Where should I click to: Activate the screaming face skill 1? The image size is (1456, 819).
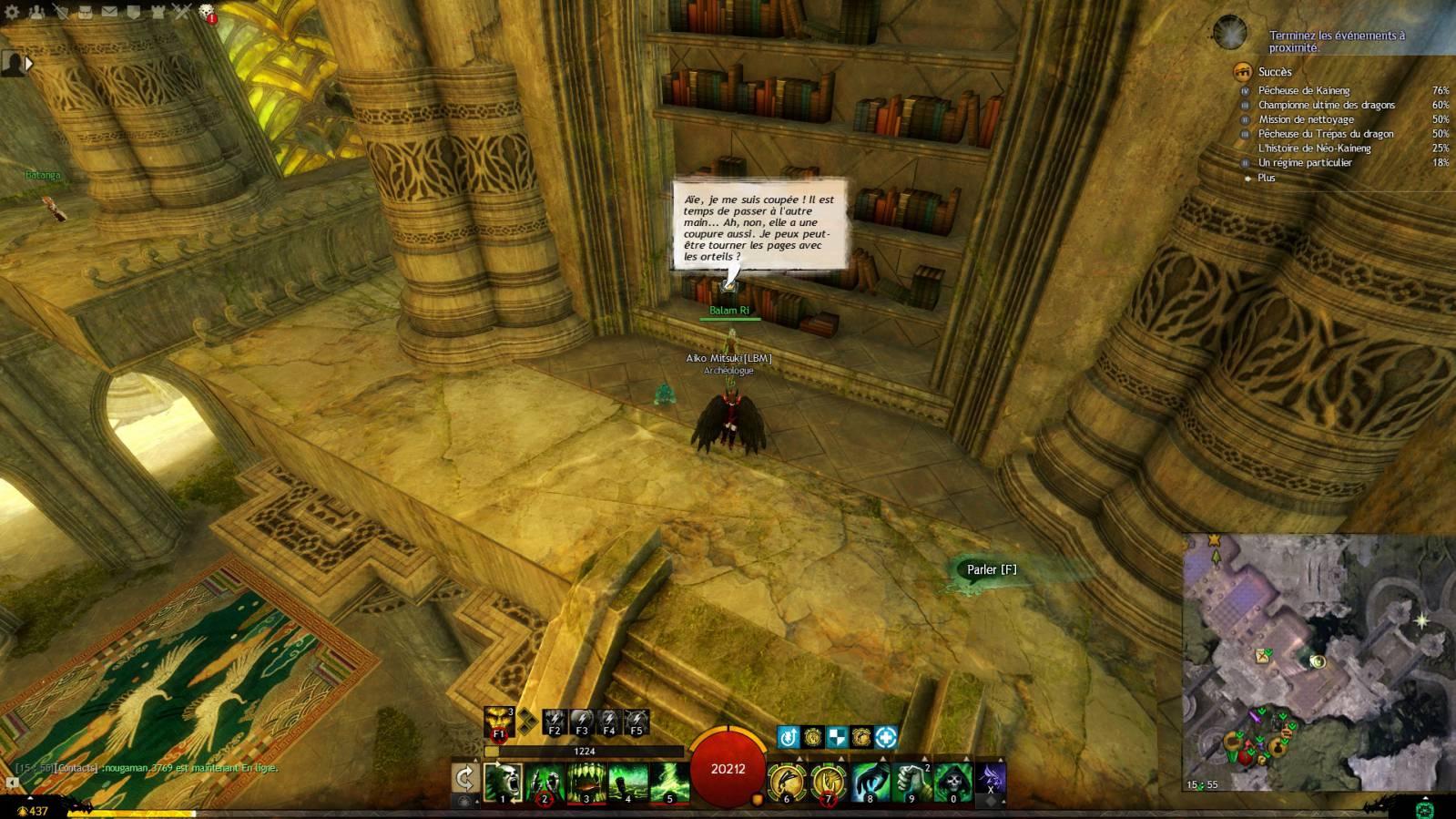coord(503,783)
